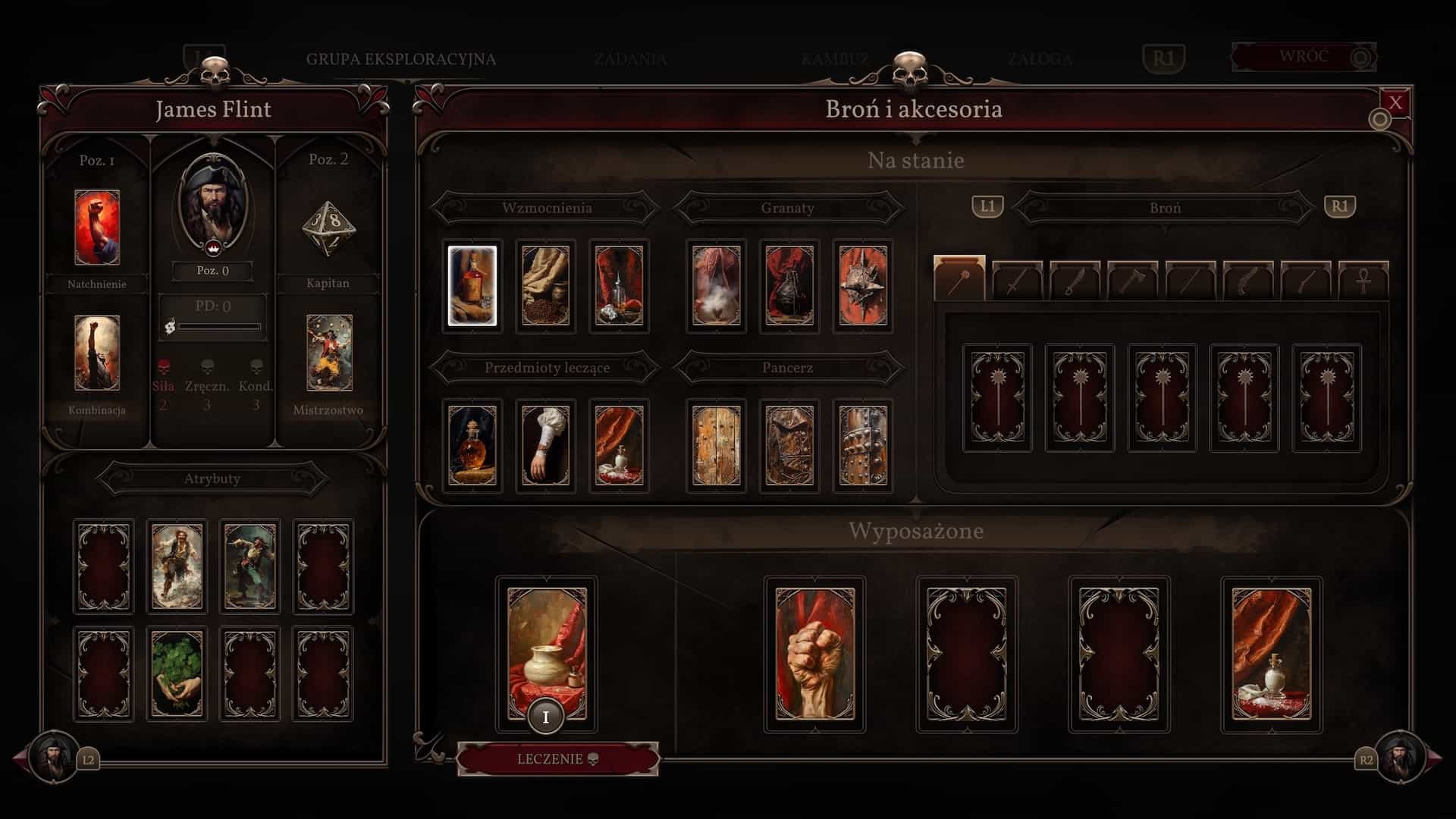The height and width of the screenshot is (819, 1456).
Task: Choose the clover leaves attribute card
Action: (x=177, y=673)
